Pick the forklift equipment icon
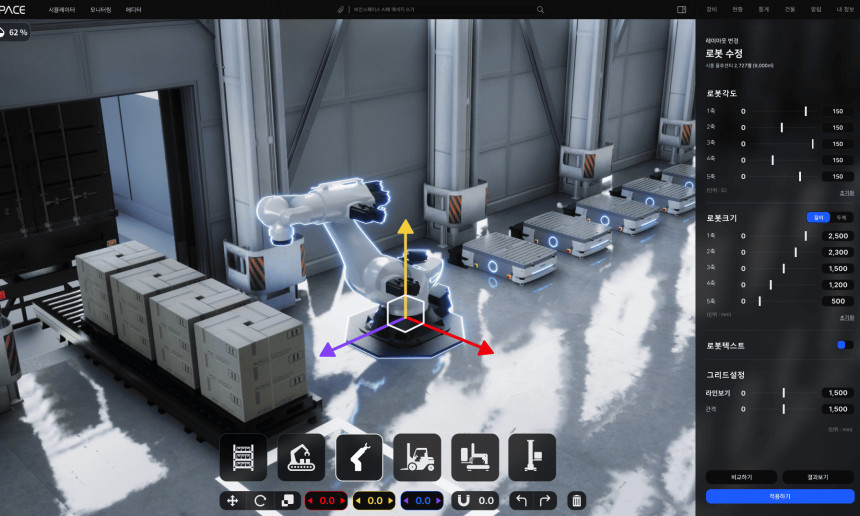This screenshot has height=516, width=860. point(417,458)
